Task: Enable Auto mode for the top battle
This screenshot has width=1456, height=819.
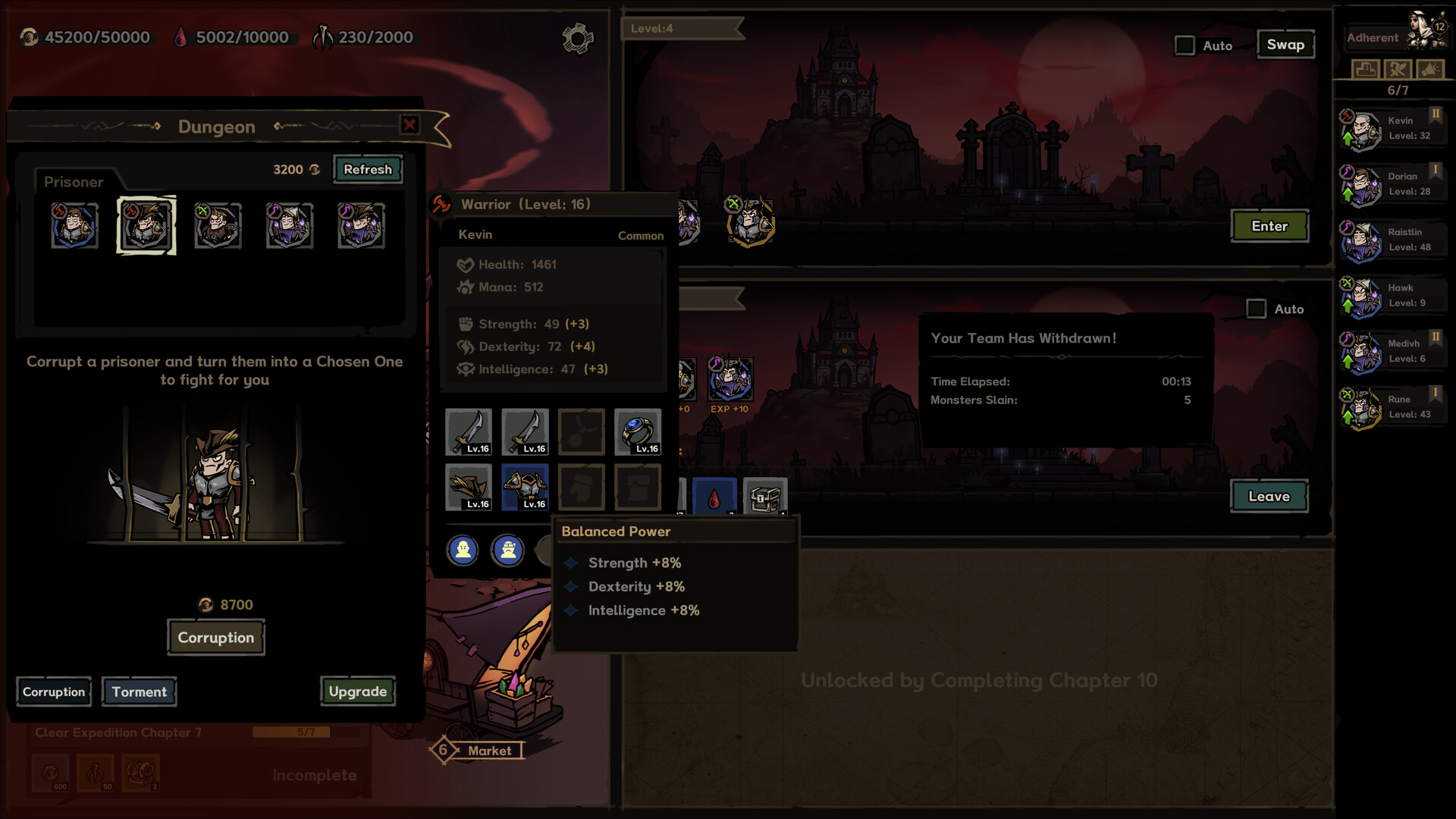Action: pos(1184,45)
